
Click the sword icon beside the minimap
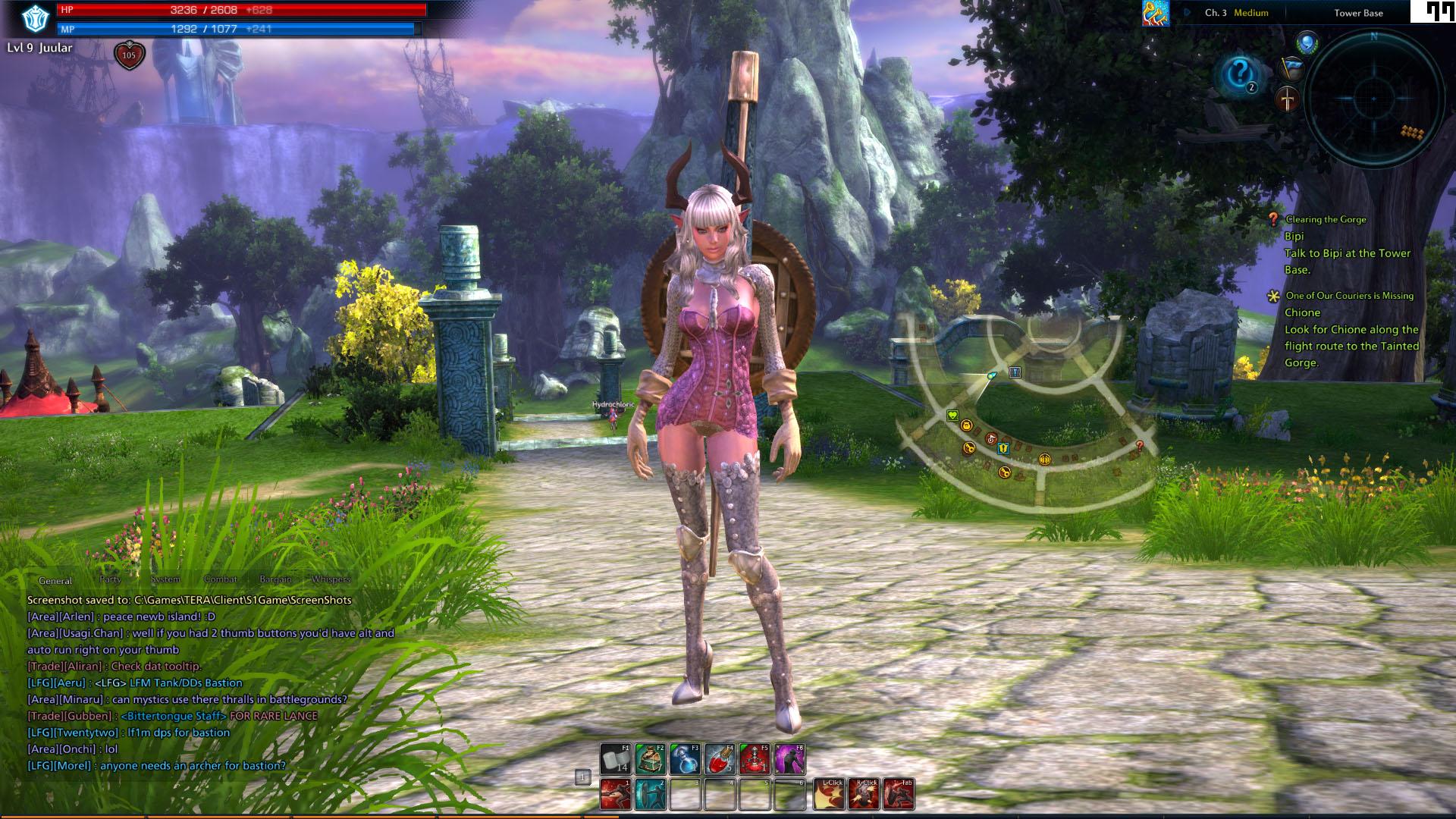tap(1288, 99)
